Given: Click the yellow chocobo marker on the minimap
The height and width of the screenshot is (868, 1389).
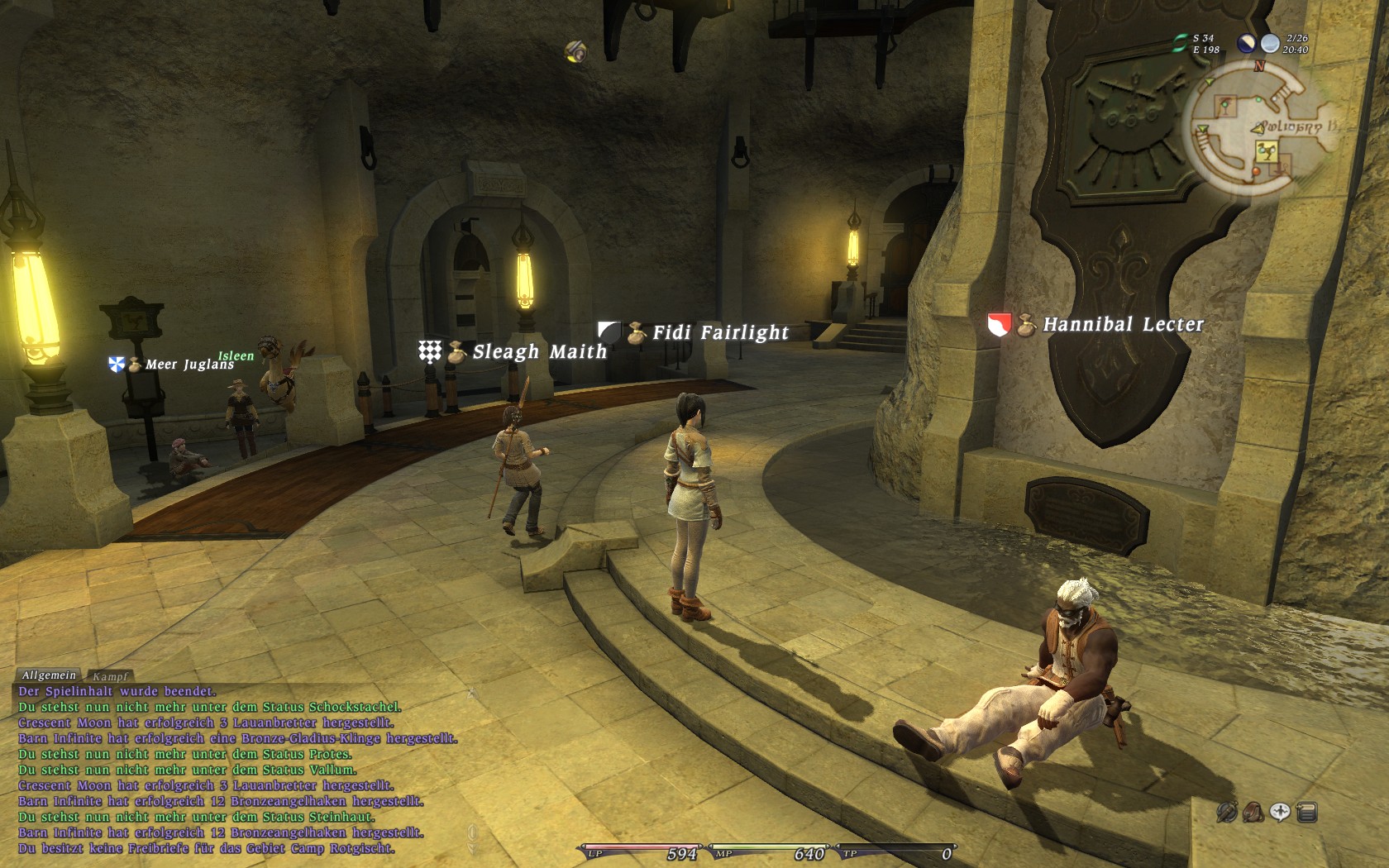Looking at the screenshot, I should [1266, 151].
